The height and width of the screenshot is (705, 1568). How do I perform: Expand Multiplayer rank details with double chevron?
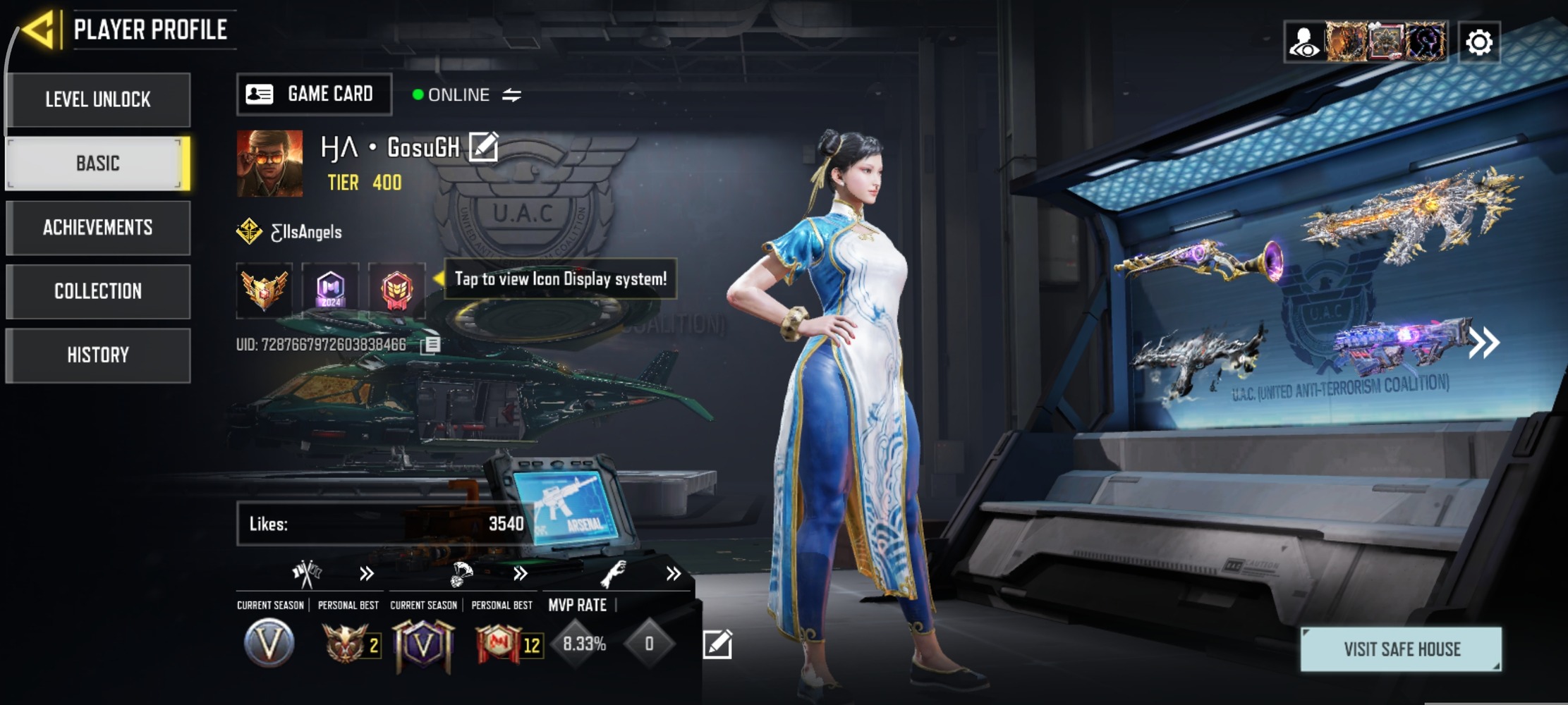point(365,573)
